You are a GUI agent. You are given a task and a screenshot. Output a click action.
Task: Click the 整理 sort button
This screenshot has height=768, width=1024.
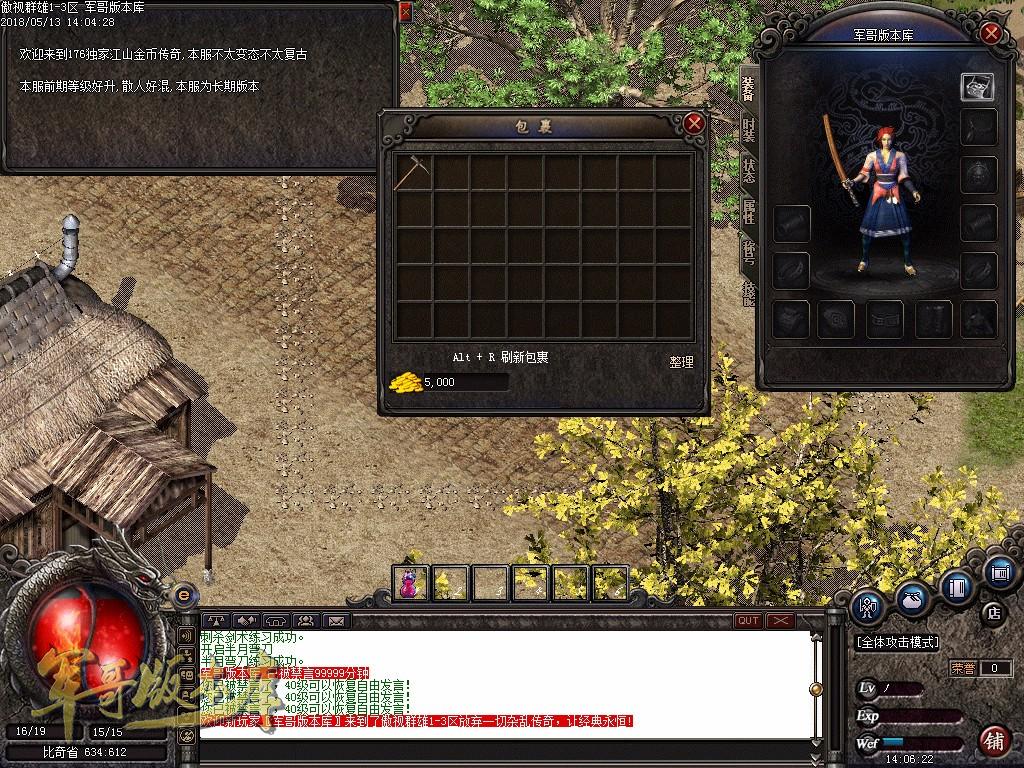point(681,362)
